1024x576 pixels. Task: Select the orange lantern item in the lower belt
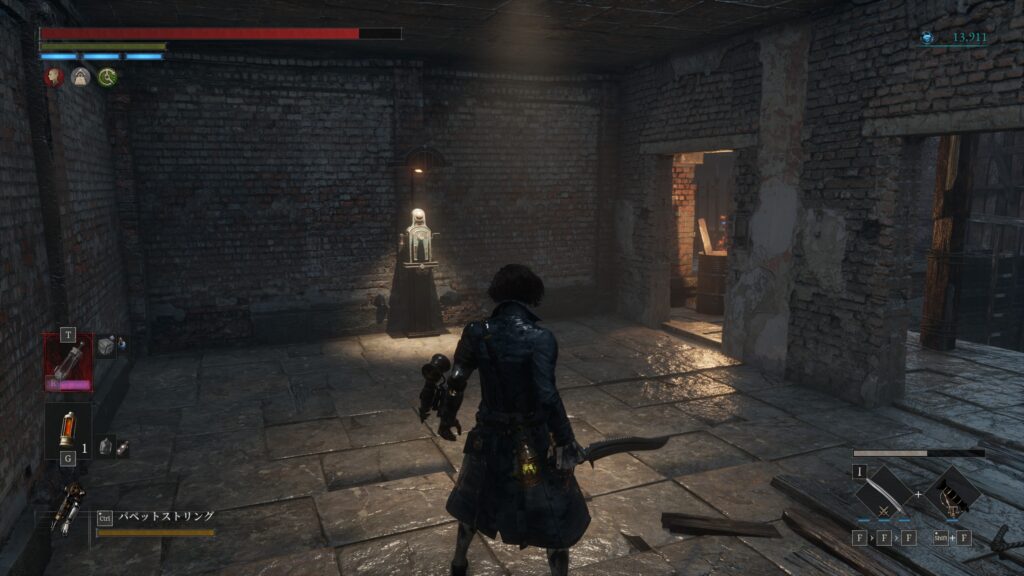click(68, 430)
